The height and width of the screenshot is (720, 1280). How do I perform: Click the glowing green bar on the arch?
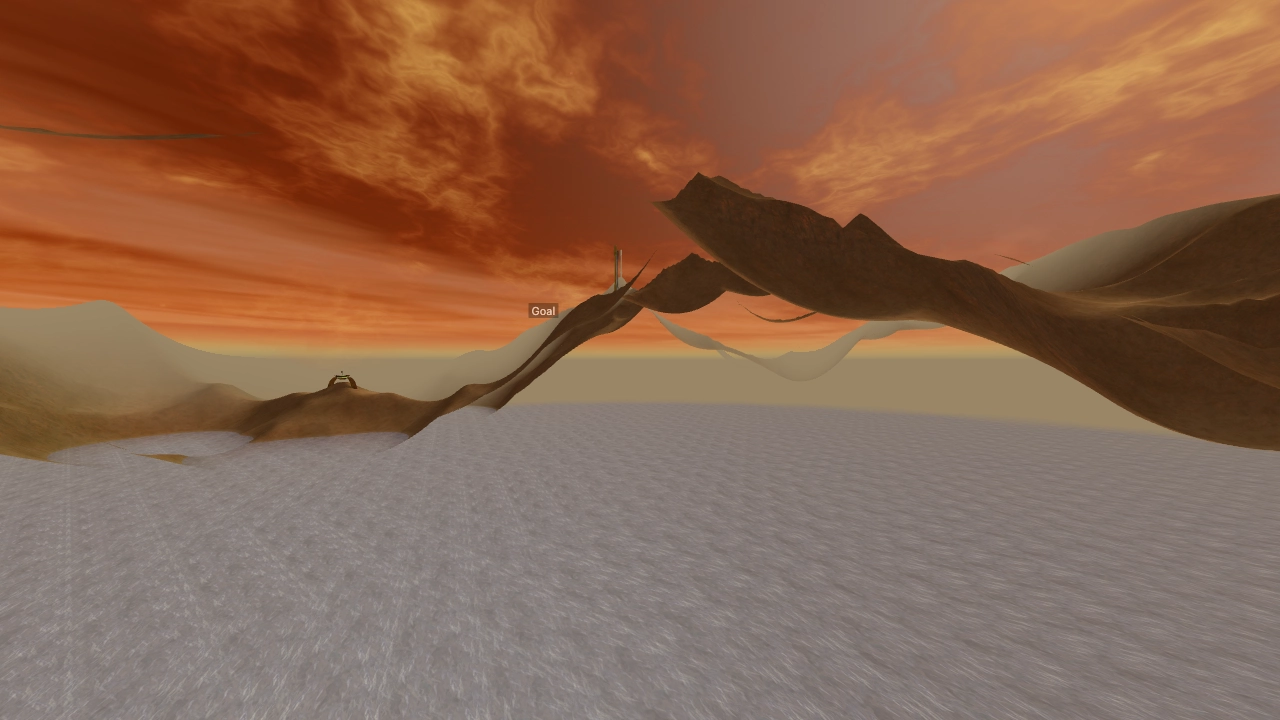pyautogui.click(x=342, y=377)
